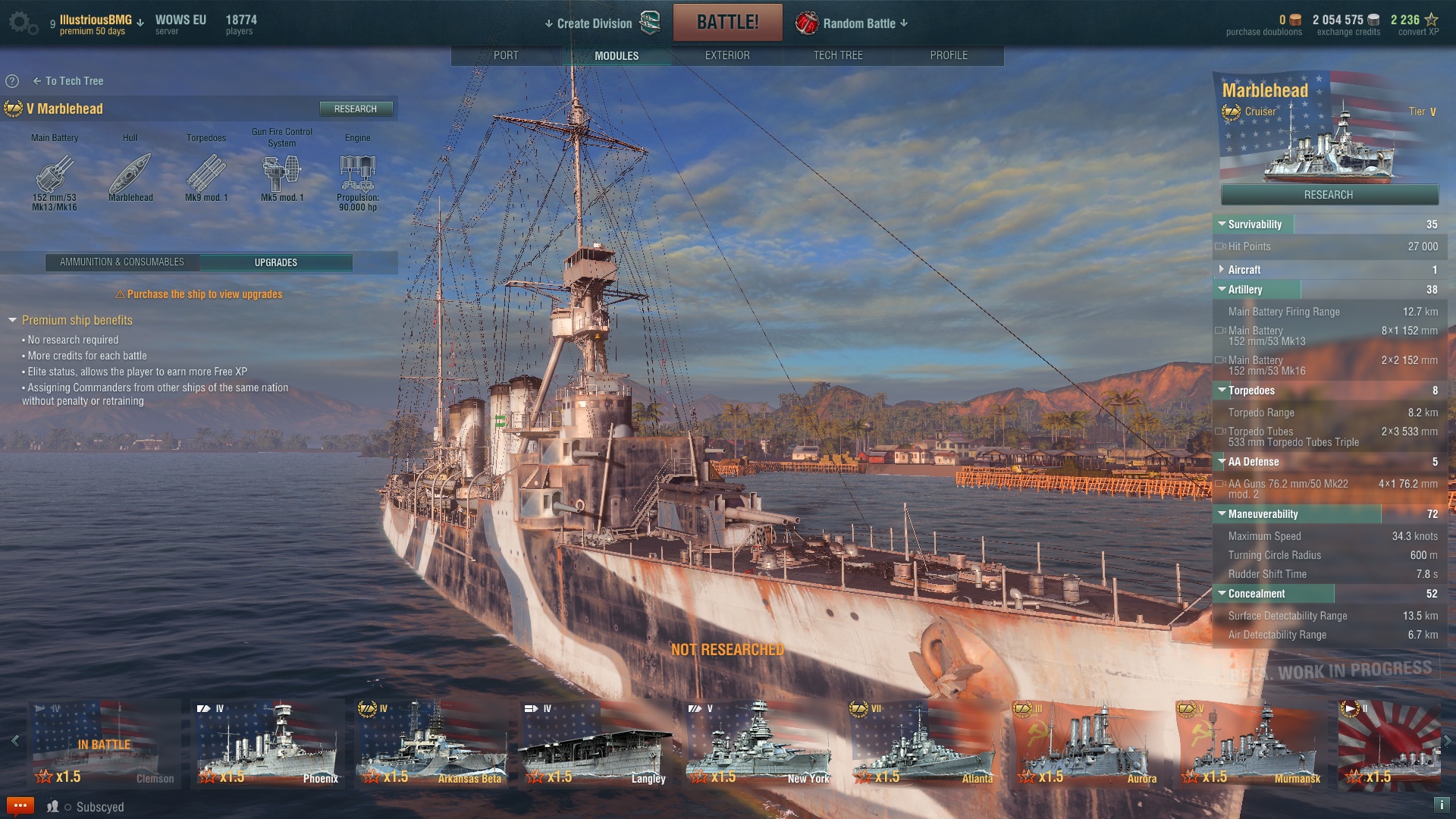Switch to the Port tab
1456x819 pixels.
click(x=506, y=55)
